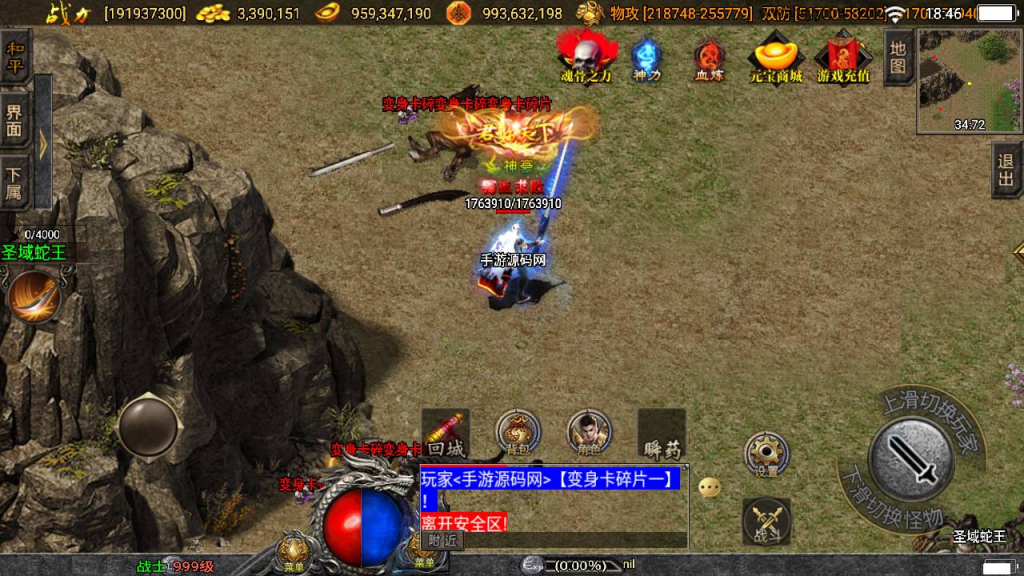The image size is (1024, 576).
Task: Open the 设置 gear settings
Action: tap(766, 455)
